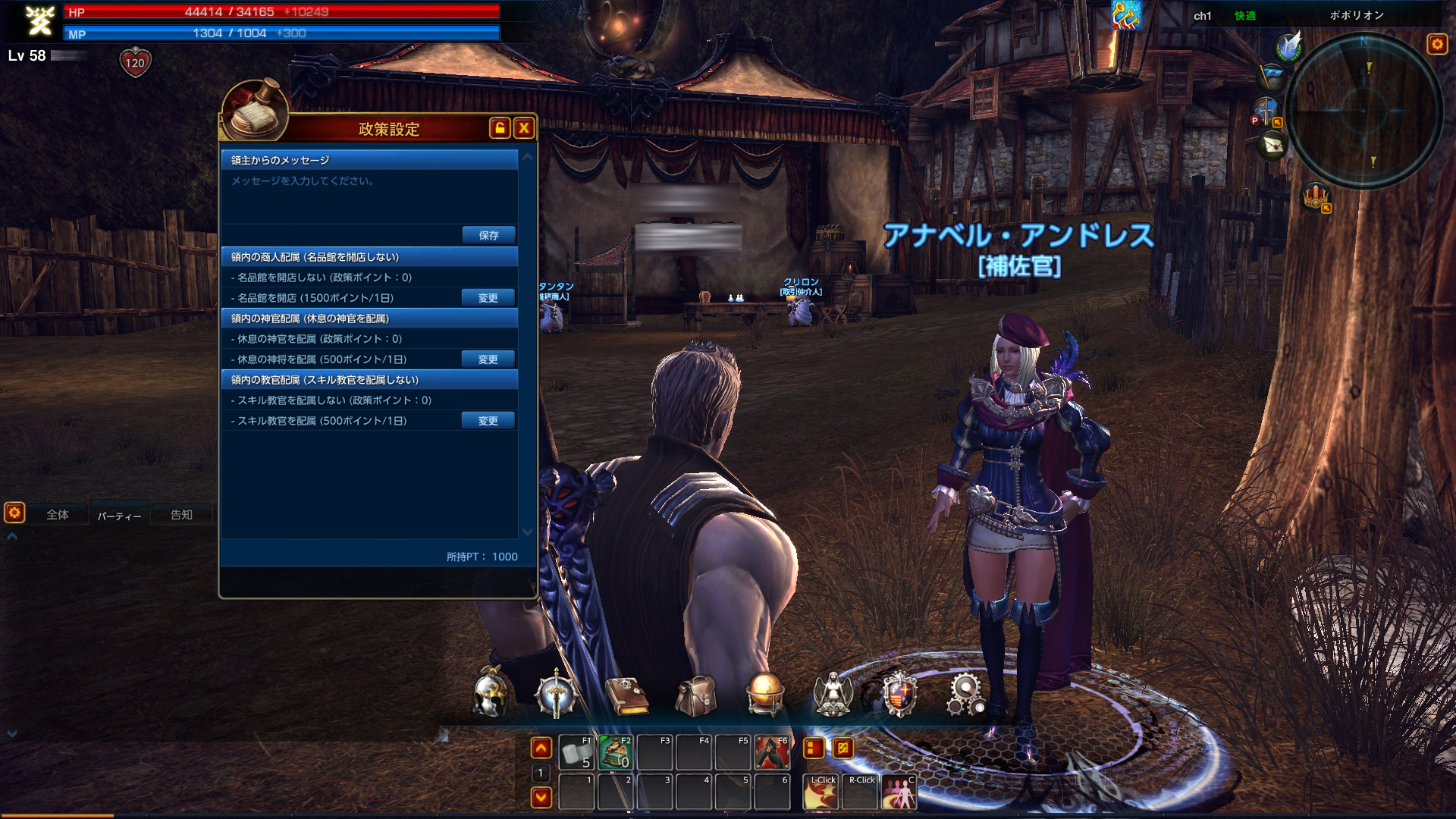1456x819 pixels.
Task: Change the 休息の神官 priest placement policy
Action: click(488, 359)
